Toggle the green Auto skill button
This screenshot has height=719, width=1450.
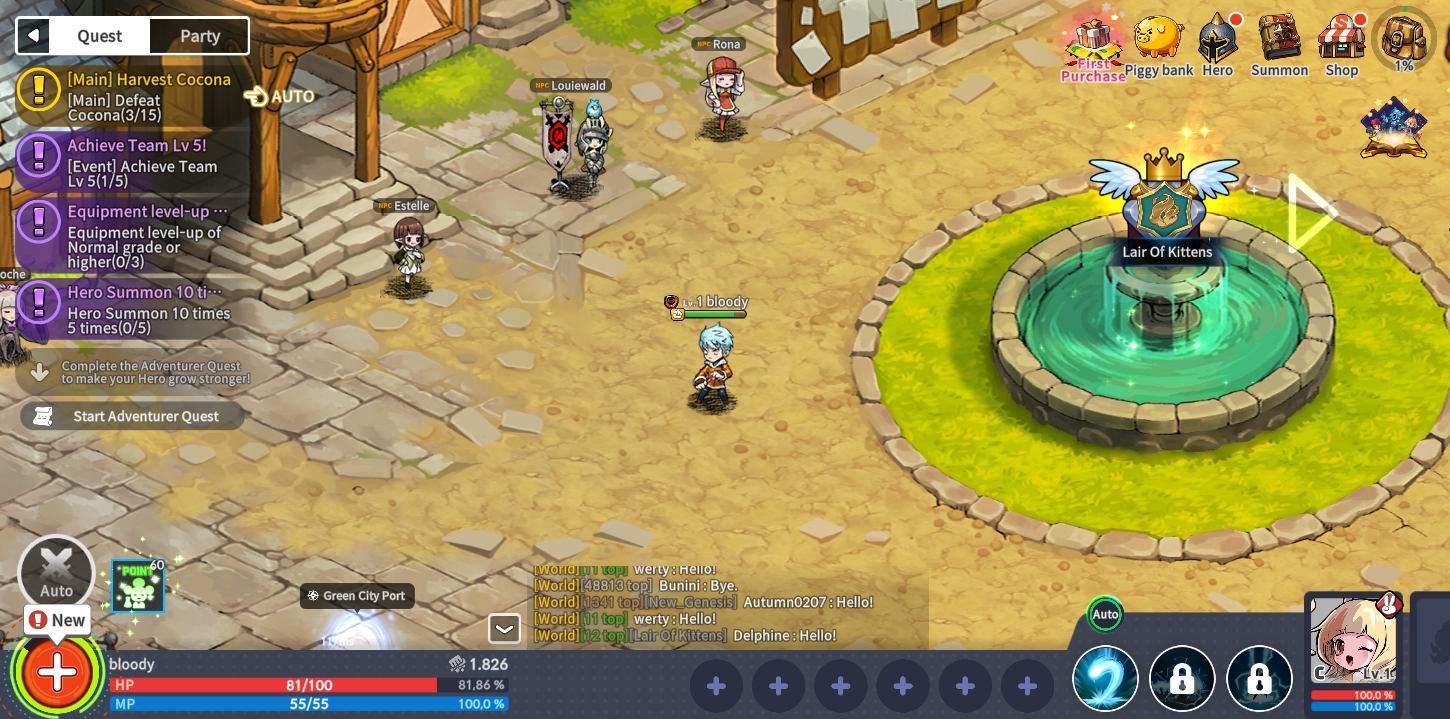[1105, 614]
